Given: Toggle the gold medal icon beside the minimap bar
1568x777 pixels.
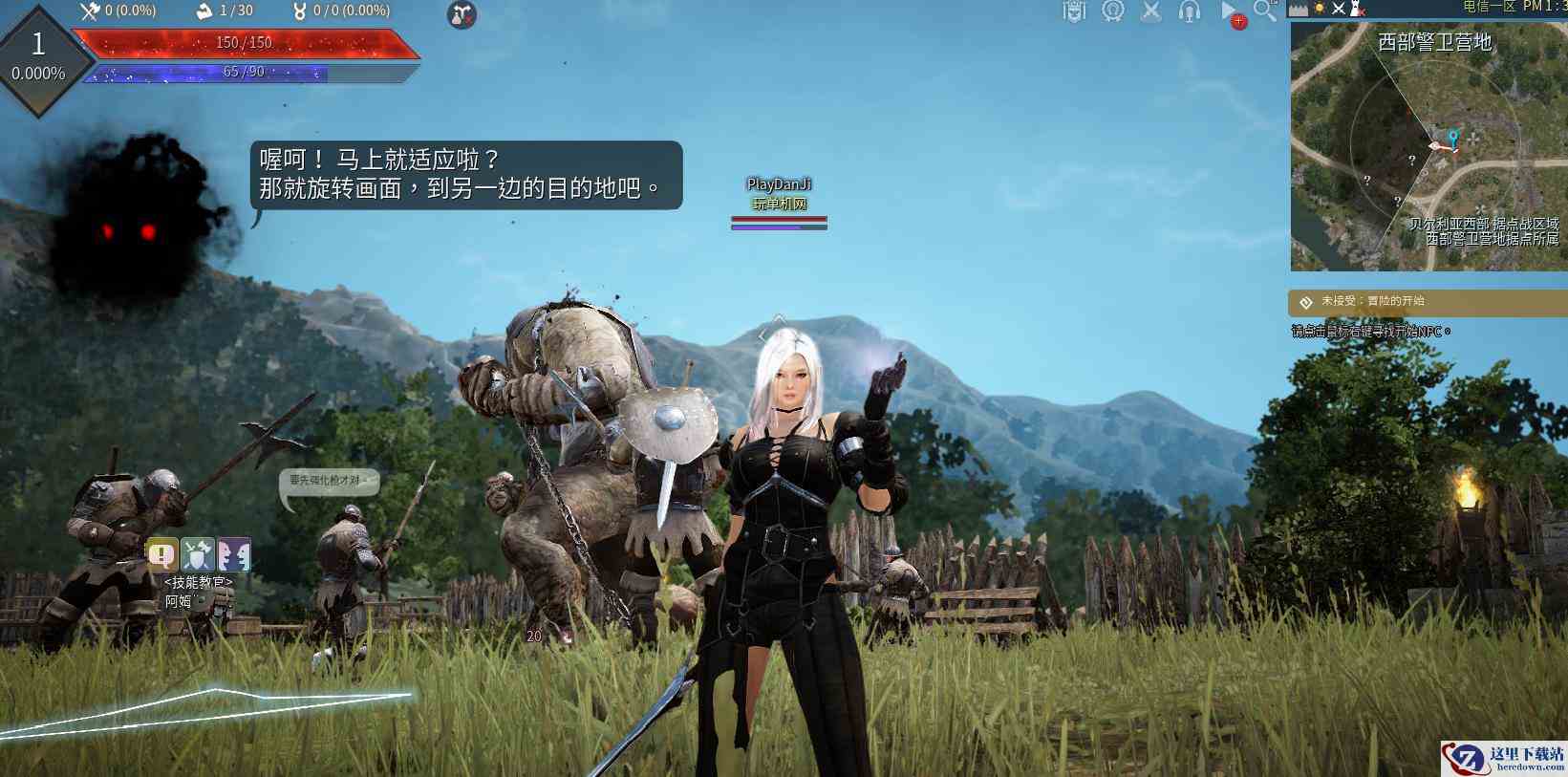Looking at the screenshot, I should click(x=1320, y=10).
